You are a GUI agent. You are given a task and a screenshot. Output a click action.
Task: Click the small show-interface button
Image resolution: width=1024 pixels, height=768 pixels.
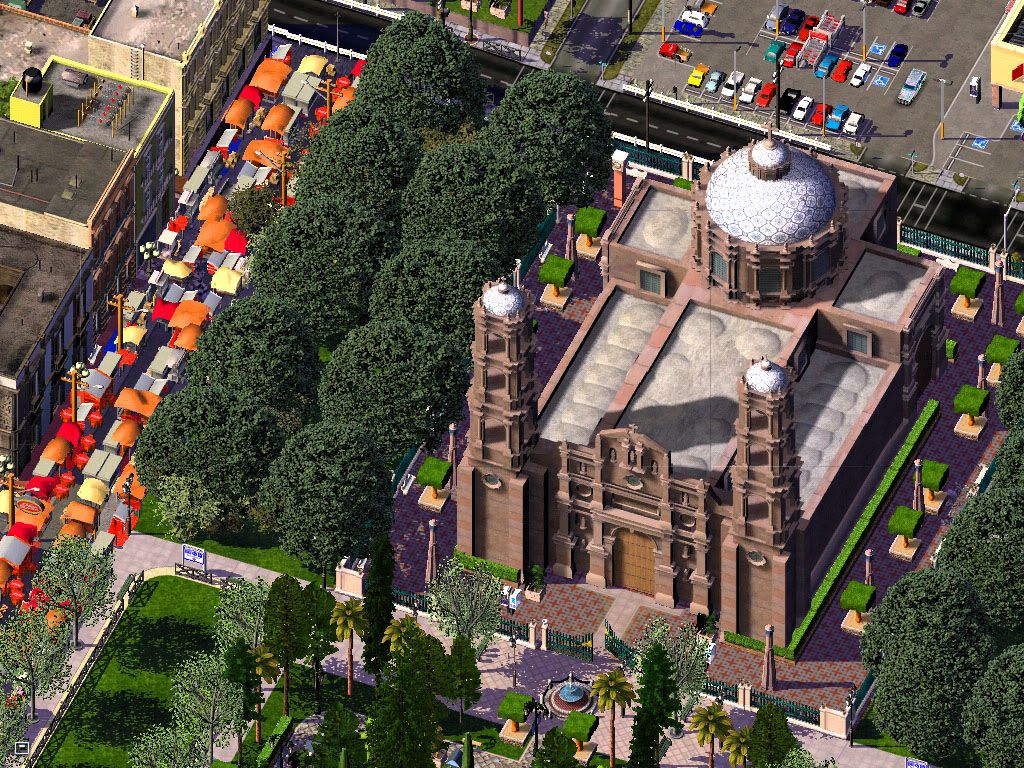click(21, 746)
